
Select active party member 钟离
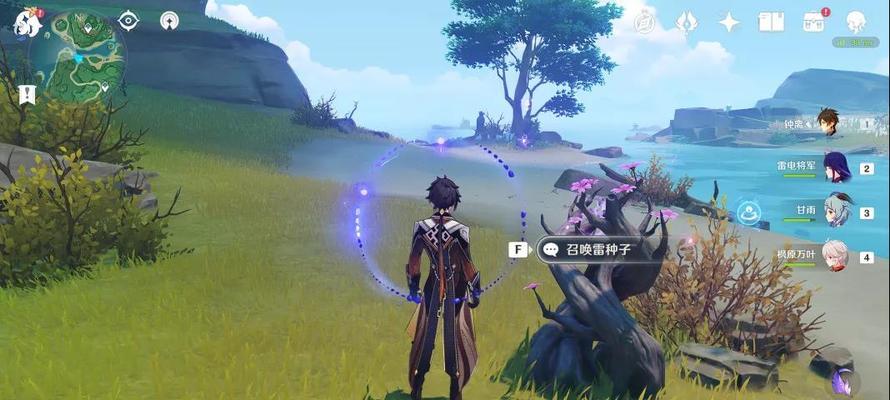pyautogui.click(x=827, y=124)
